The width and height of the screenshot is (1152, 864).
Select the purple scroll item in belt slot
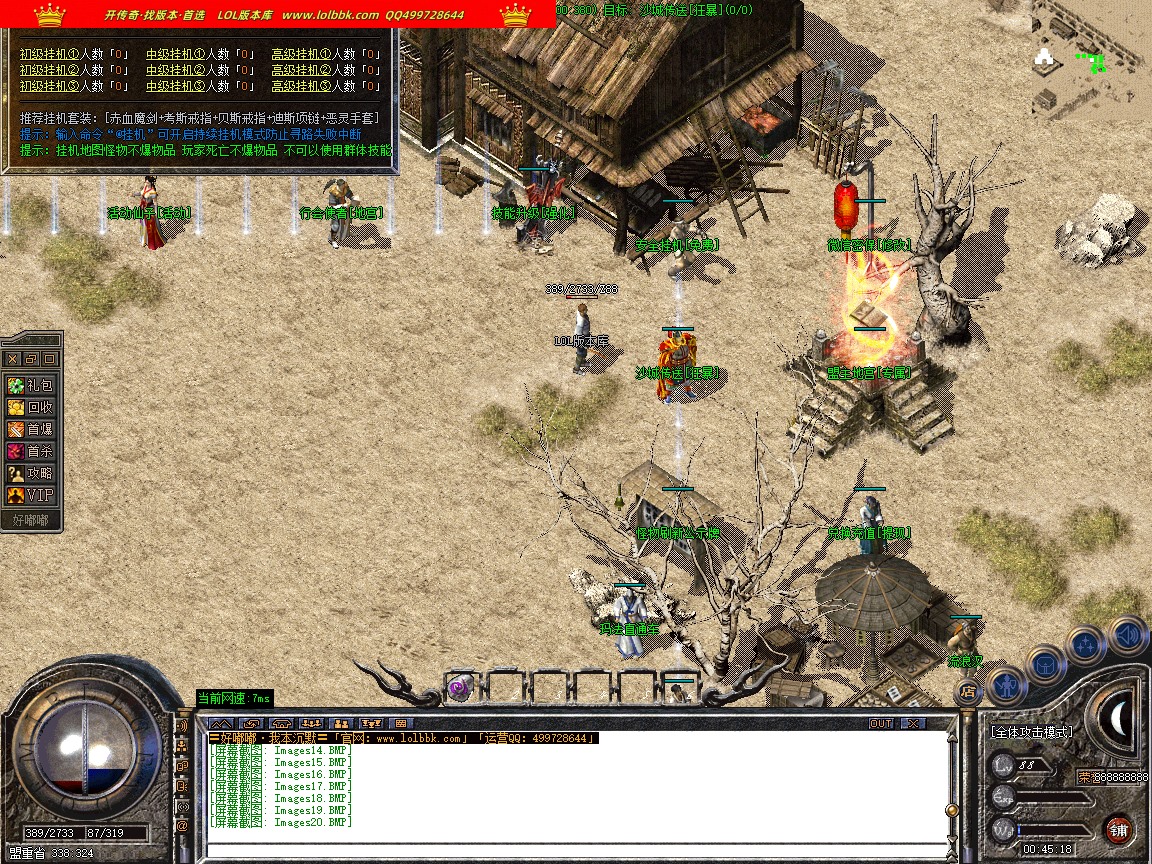click(459, 687)
